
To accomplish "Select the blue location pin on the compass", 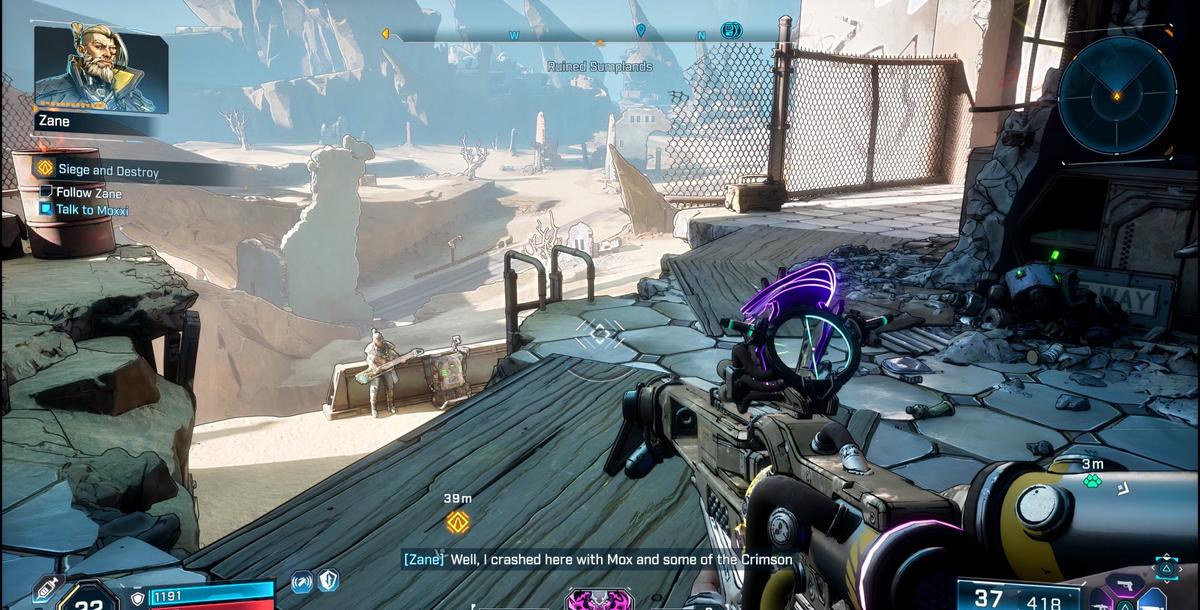I will pyautogui.click(x=640, y=32).
